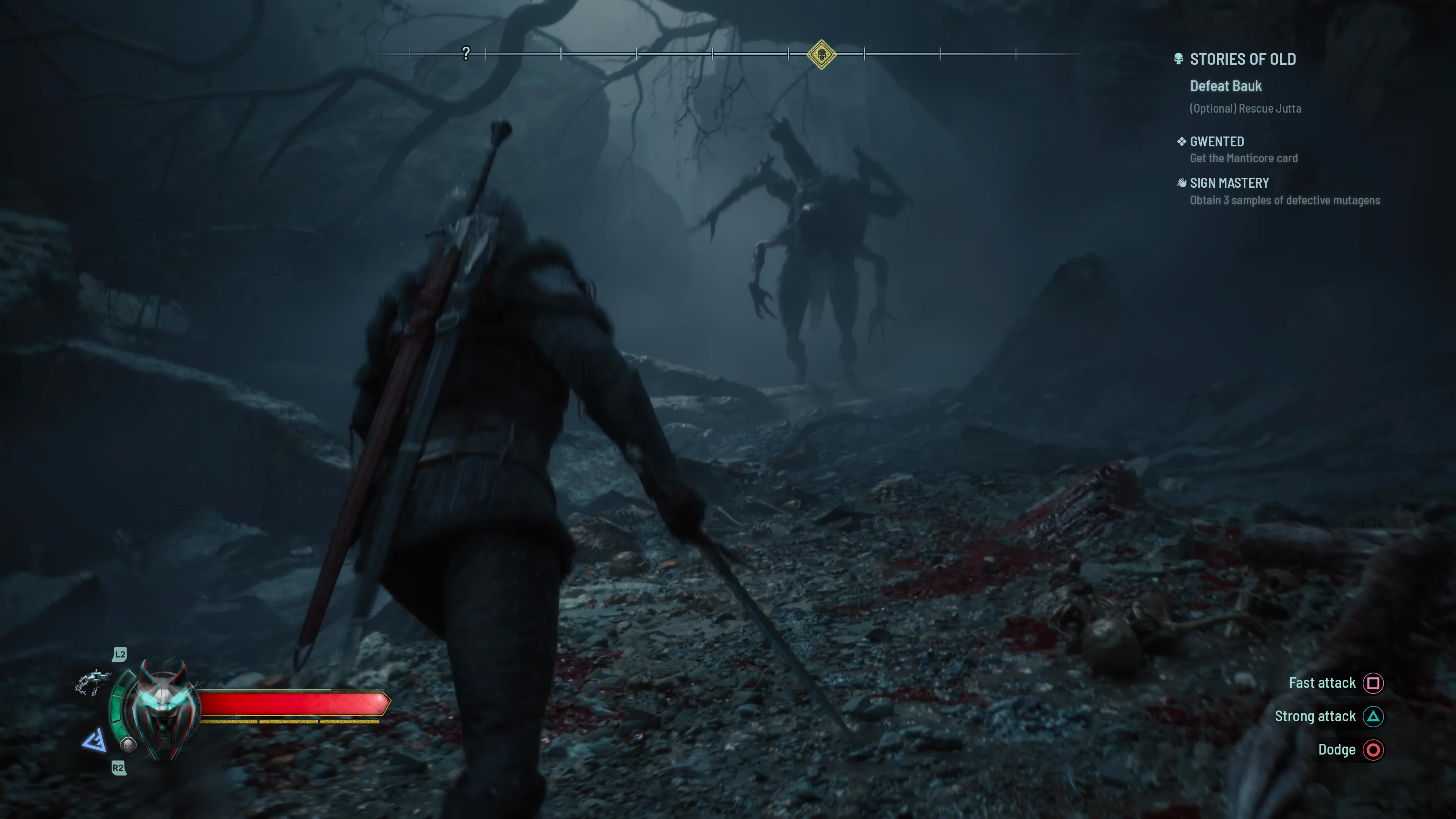Select the optional Rescue Jutta objective

tap(1245, 108)
